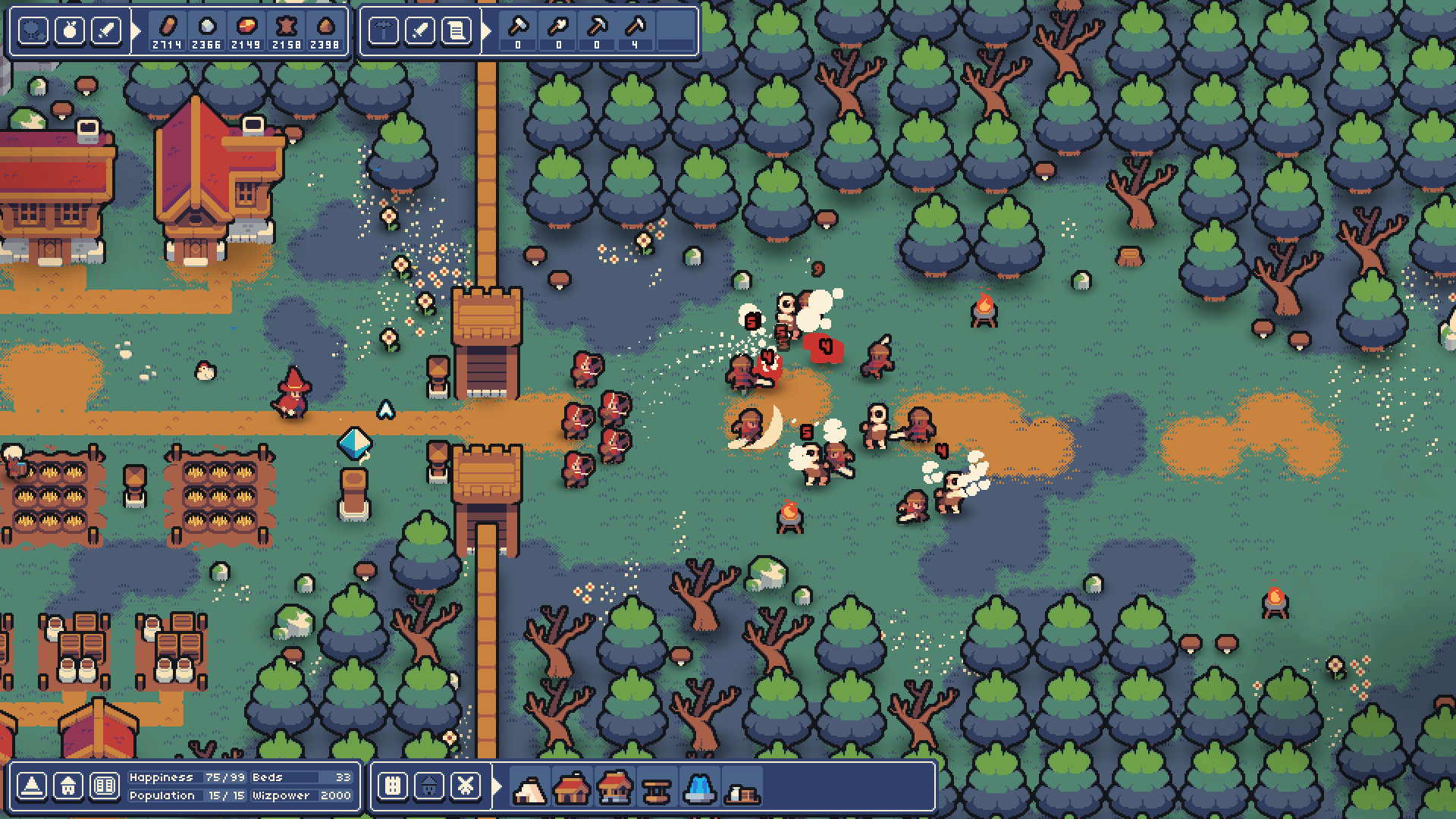Select the sword icon in the top-left panel

[107, 30]
